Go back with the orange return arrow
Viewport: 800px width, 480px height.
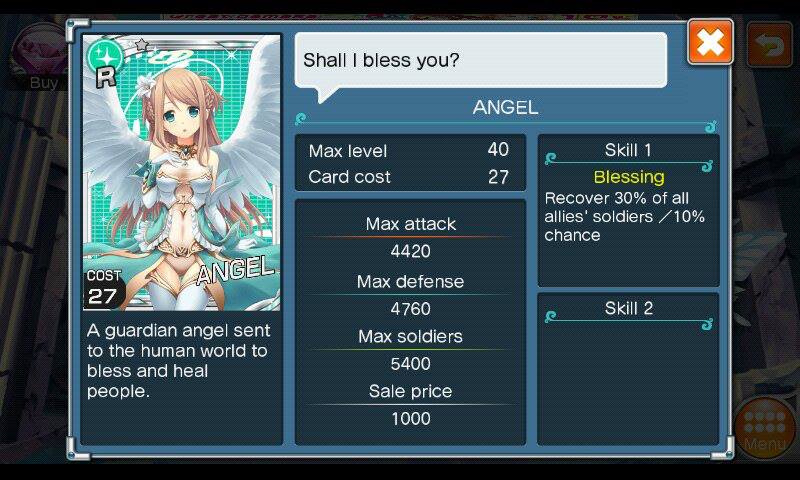(769, 45)
